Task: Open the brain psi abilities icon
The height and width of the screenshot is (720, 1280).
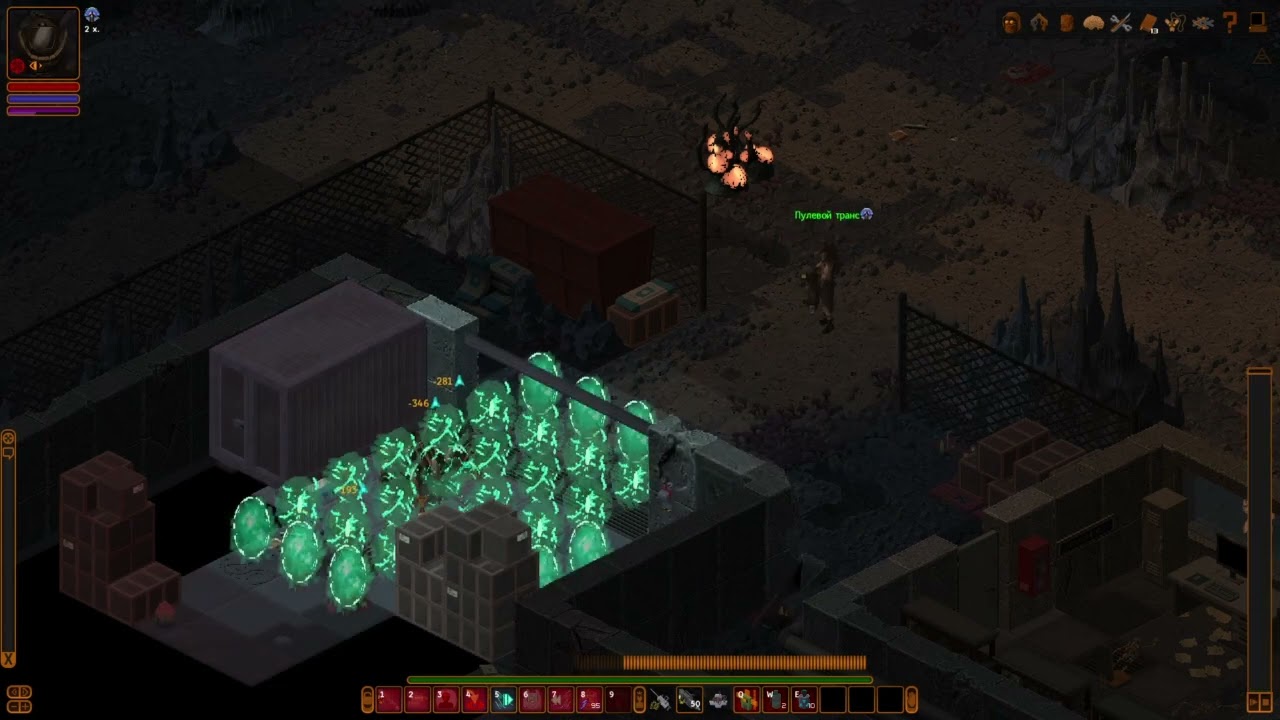Action: point(1093,23)
